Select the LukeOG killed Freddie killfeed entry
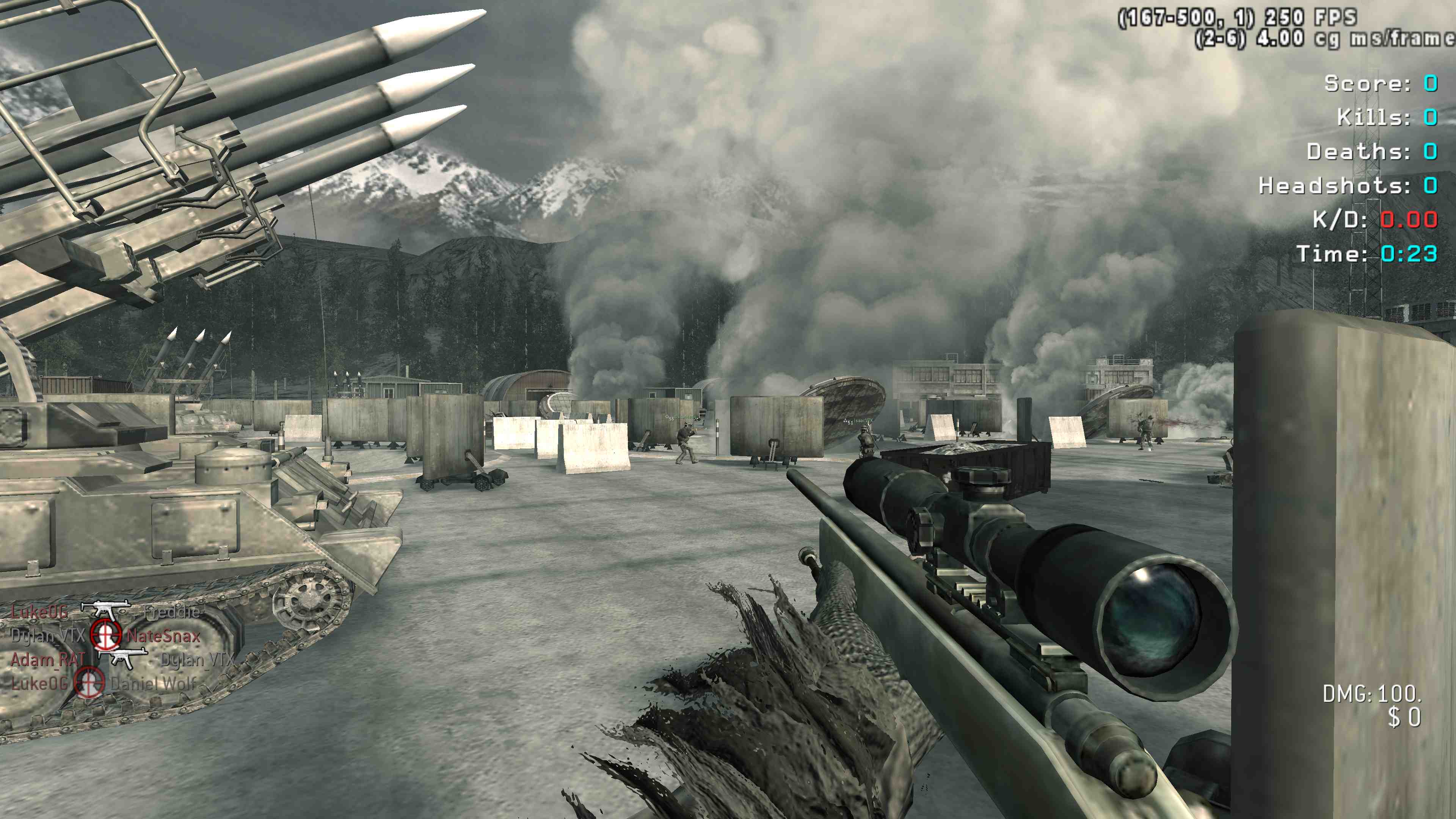 pyautogui.click(x=105, y=612)
